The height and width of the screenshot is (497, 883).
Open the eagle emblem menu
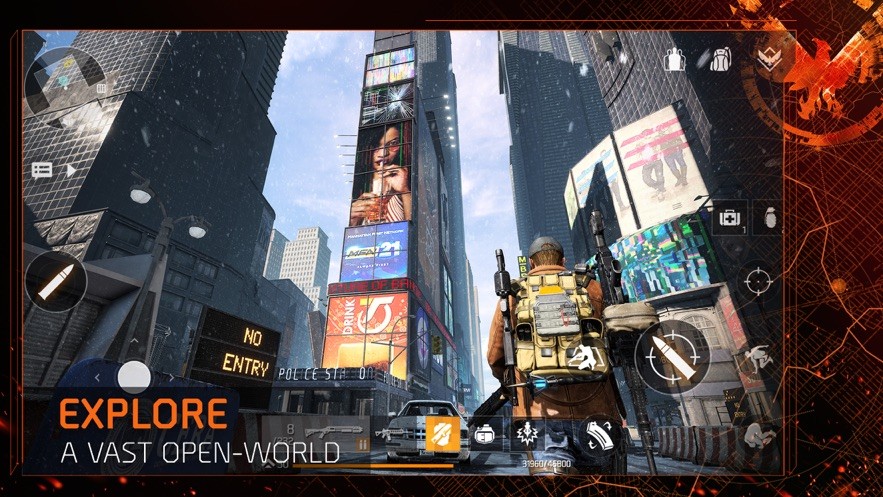coord(769,57)
